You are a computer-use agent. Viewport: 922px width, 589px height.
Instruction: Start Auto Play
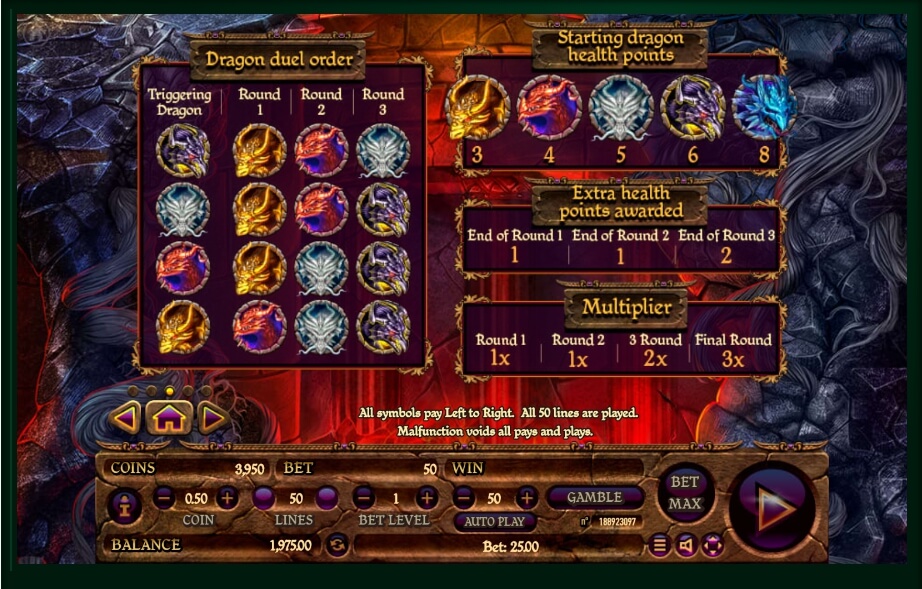(x=495, y=521)
